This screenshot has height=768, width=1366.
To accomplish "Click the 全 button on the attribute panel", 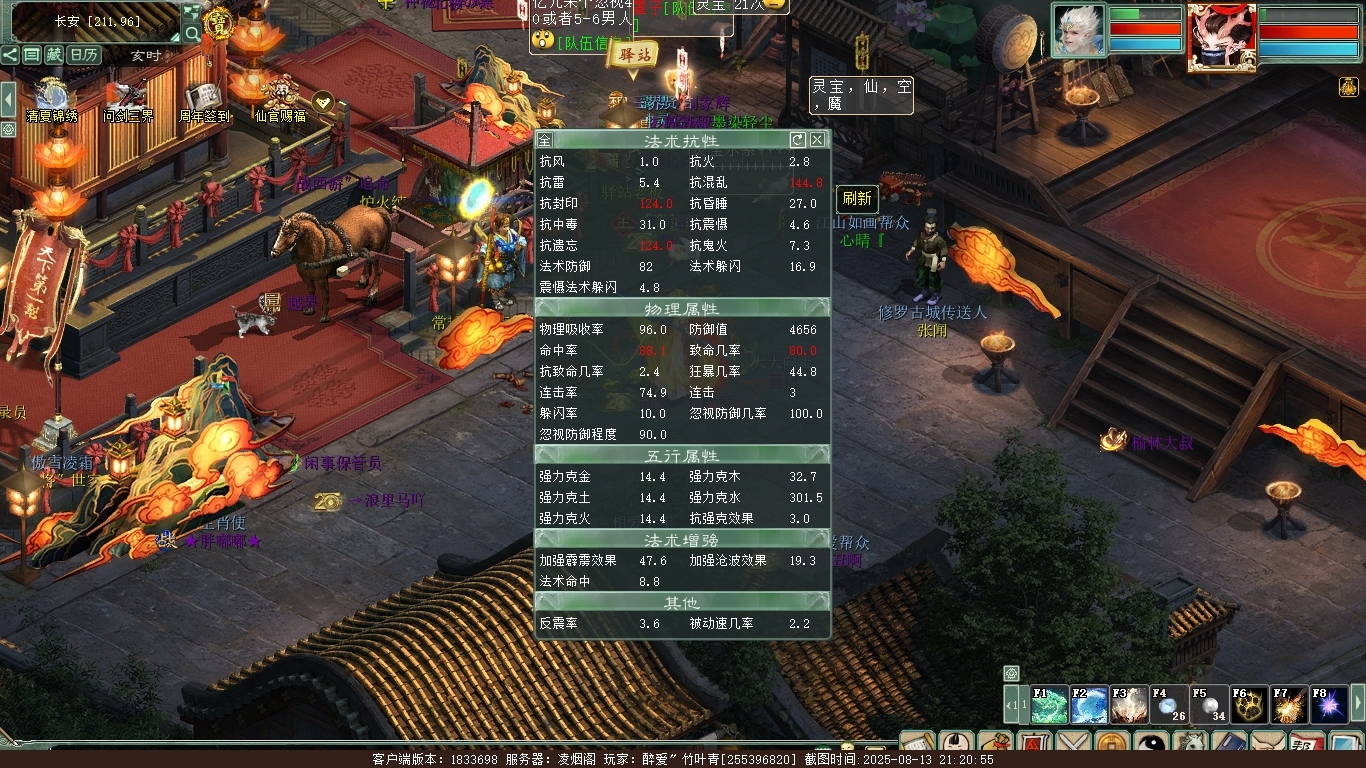I will [x=544, y=140].
